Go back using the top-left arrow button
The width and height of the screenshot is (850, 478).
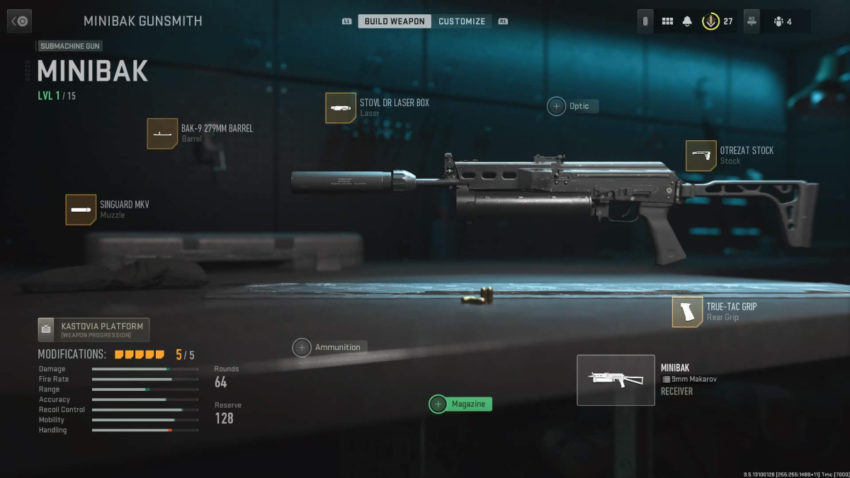click(x=19, y=20)
